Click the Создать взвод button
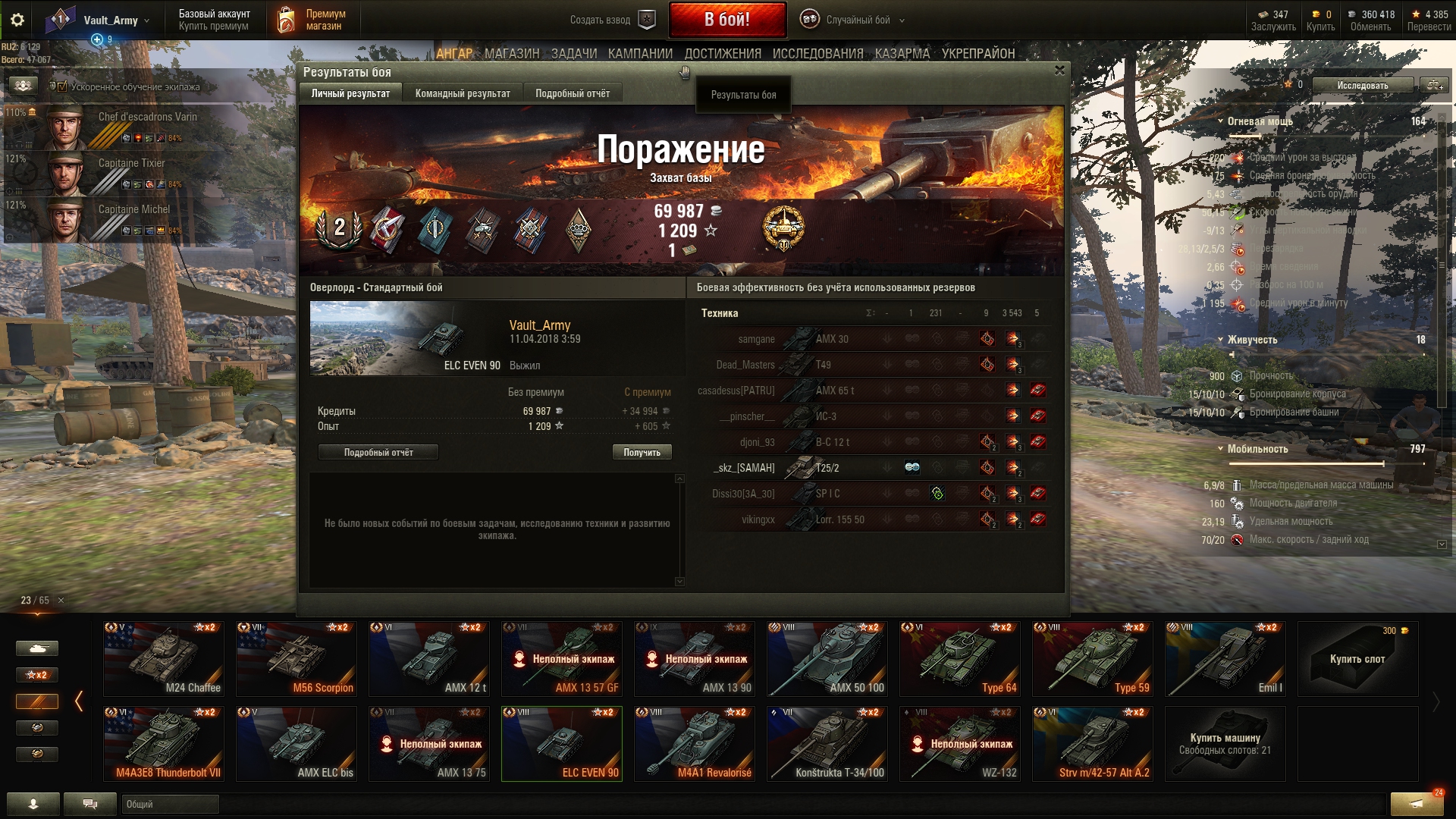Image resolution: width=1456 pixels, height=819 pixels. tap(611, 20)
